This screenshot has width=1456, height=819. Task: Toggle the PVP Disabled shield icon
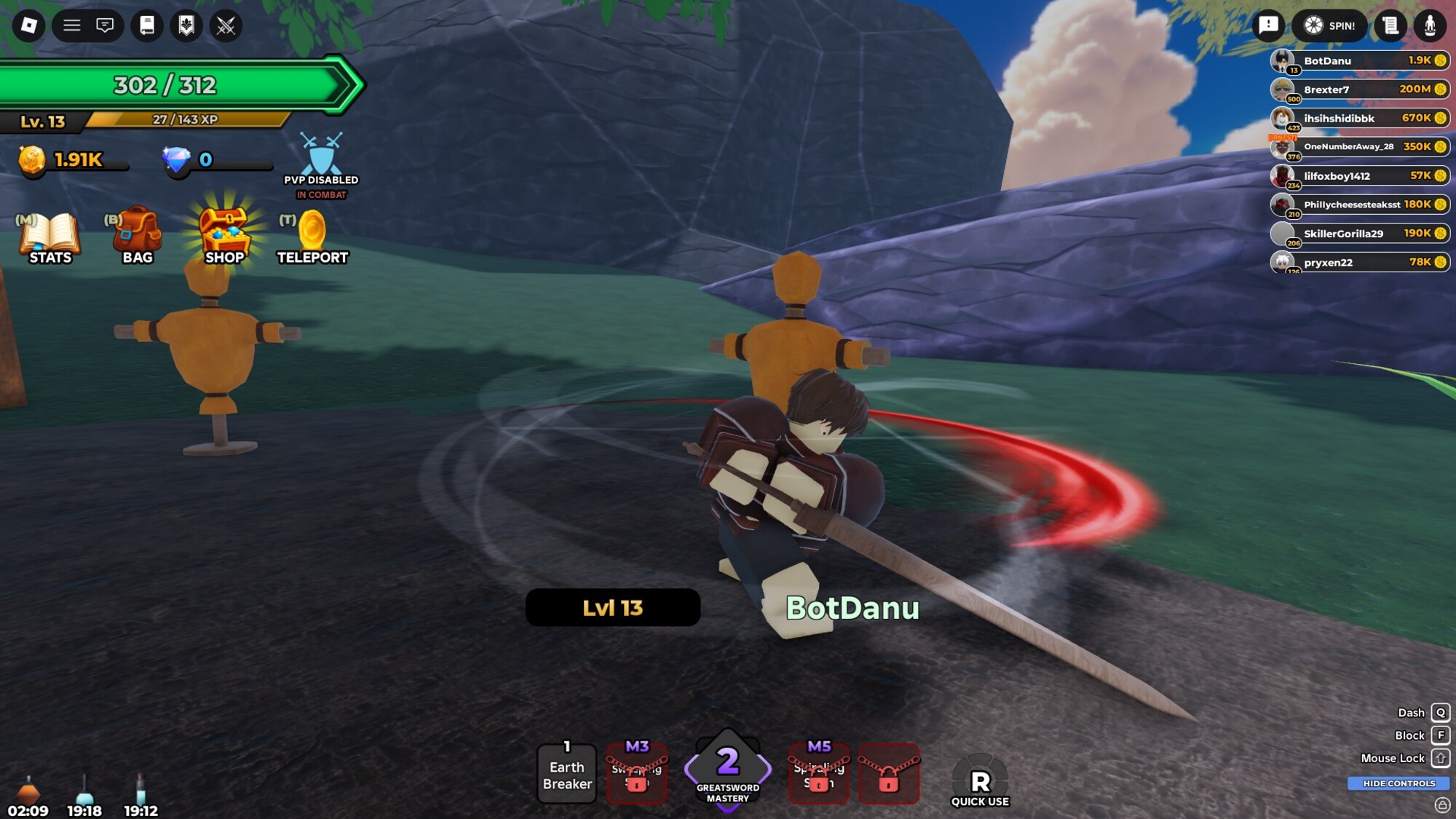(x=321, y=157)
